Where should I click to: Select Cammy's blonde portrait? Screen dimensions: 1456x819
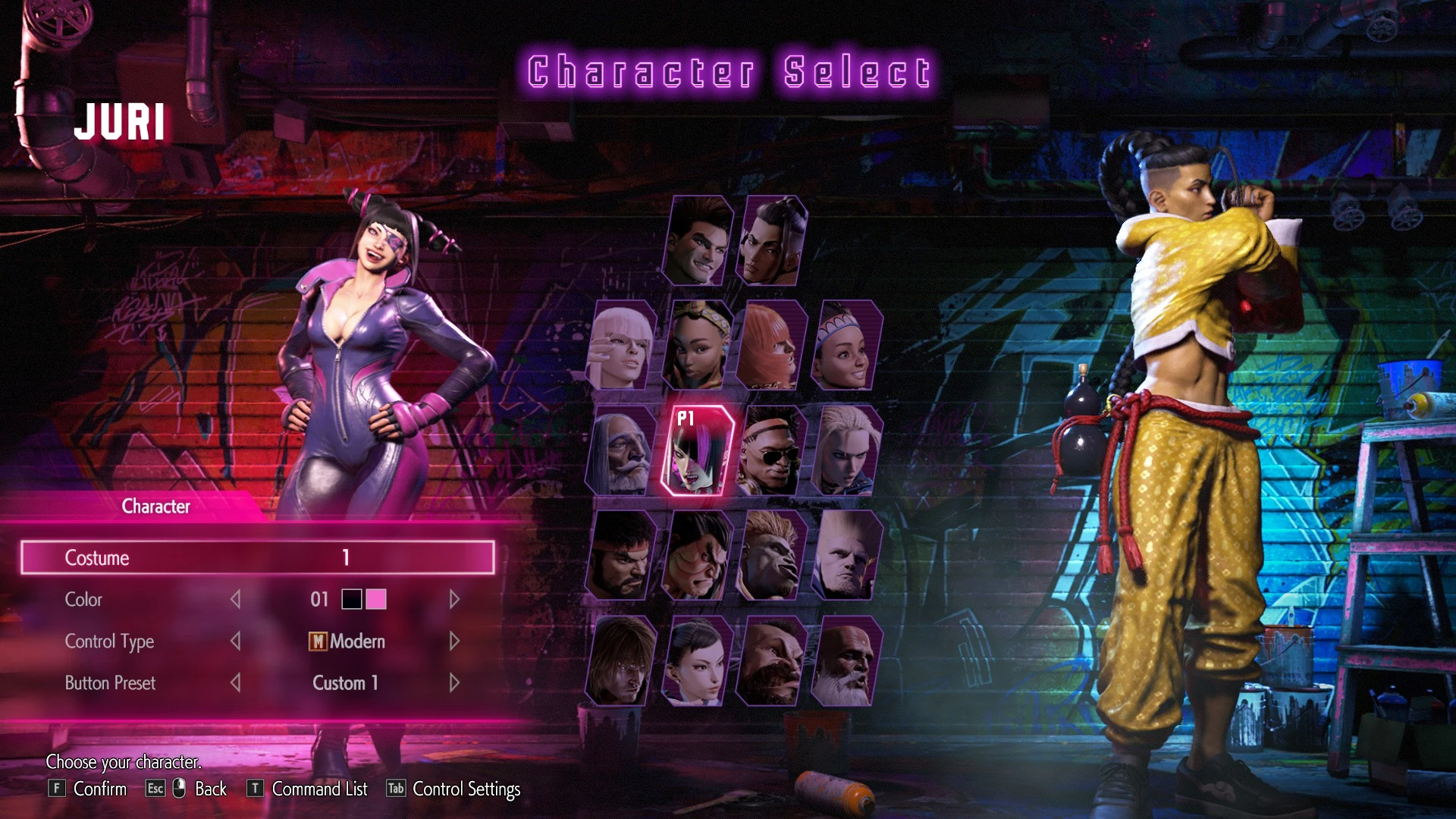[845, 450]
